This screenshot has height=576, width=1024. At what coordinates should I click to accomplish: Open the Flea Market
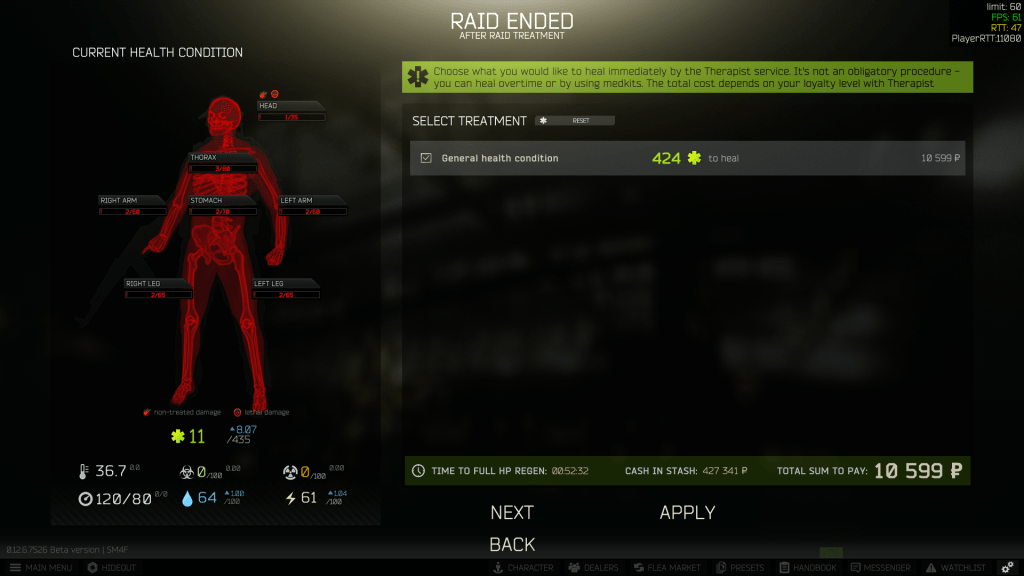[666, 568]
